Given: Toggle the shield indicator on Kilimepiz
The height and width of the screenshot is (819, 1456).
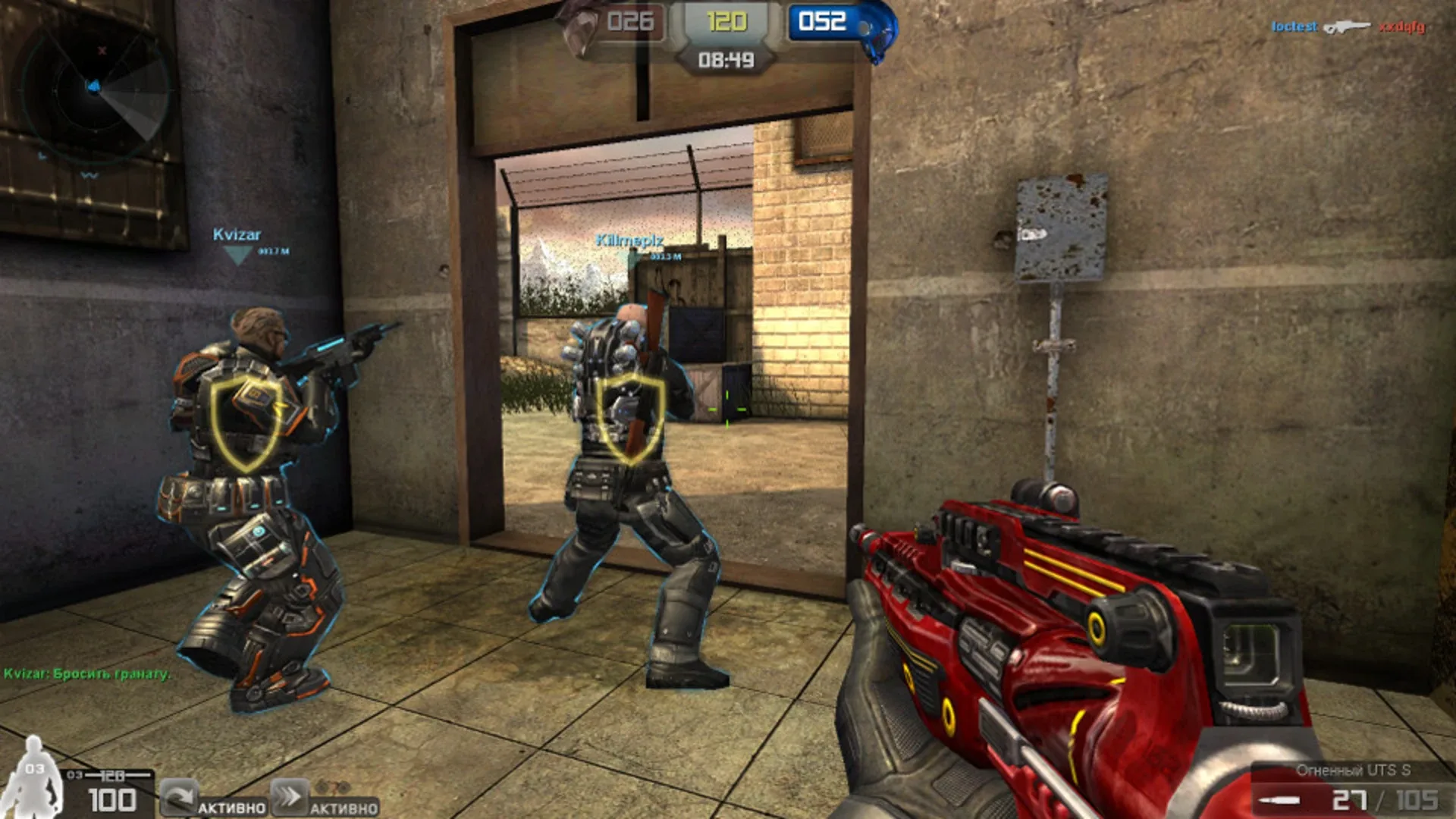Looking at the screenshot, I should click(629, 417).
